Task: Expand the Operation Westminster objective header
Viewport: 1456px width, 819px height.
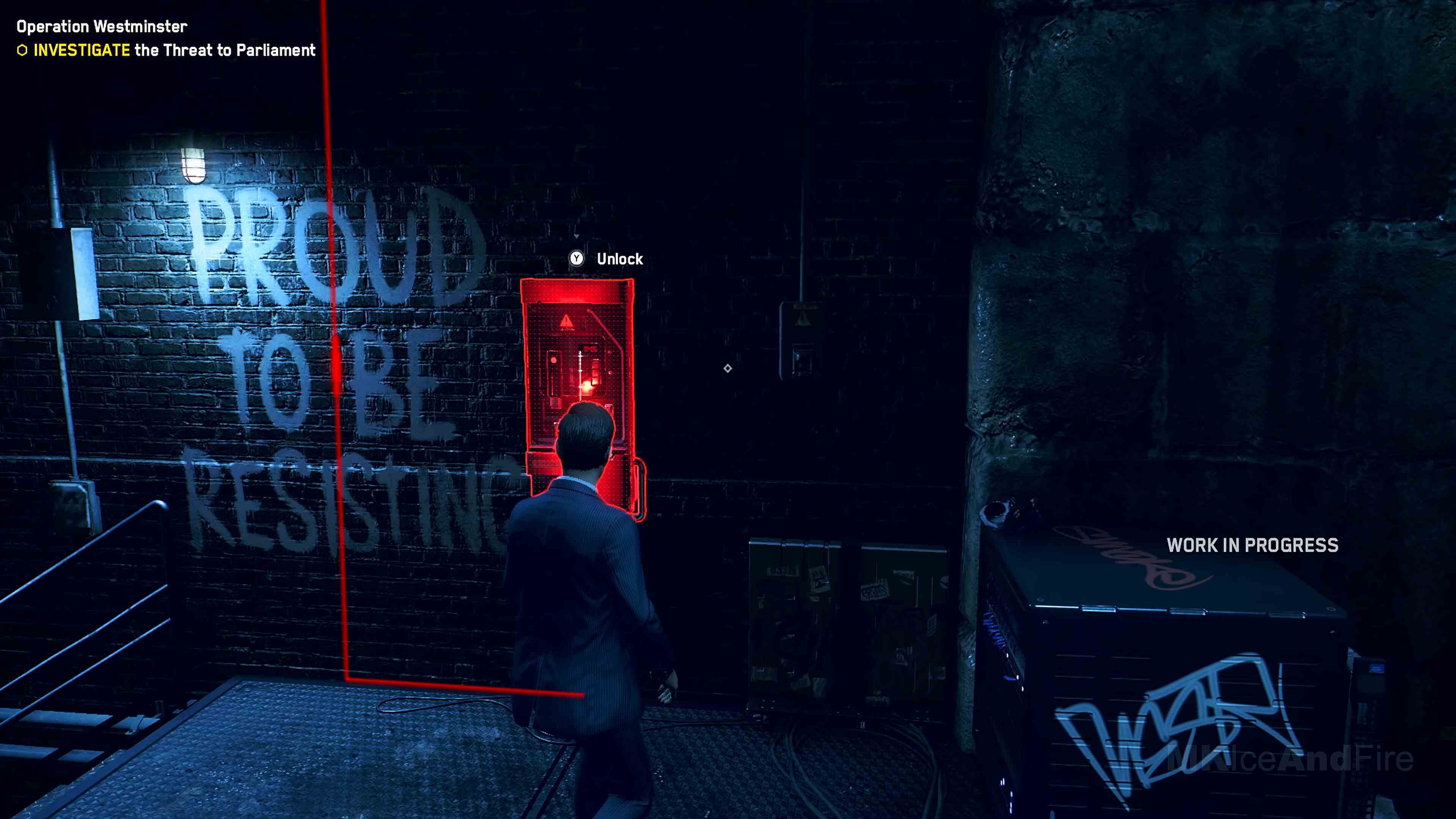Action: 102,26
